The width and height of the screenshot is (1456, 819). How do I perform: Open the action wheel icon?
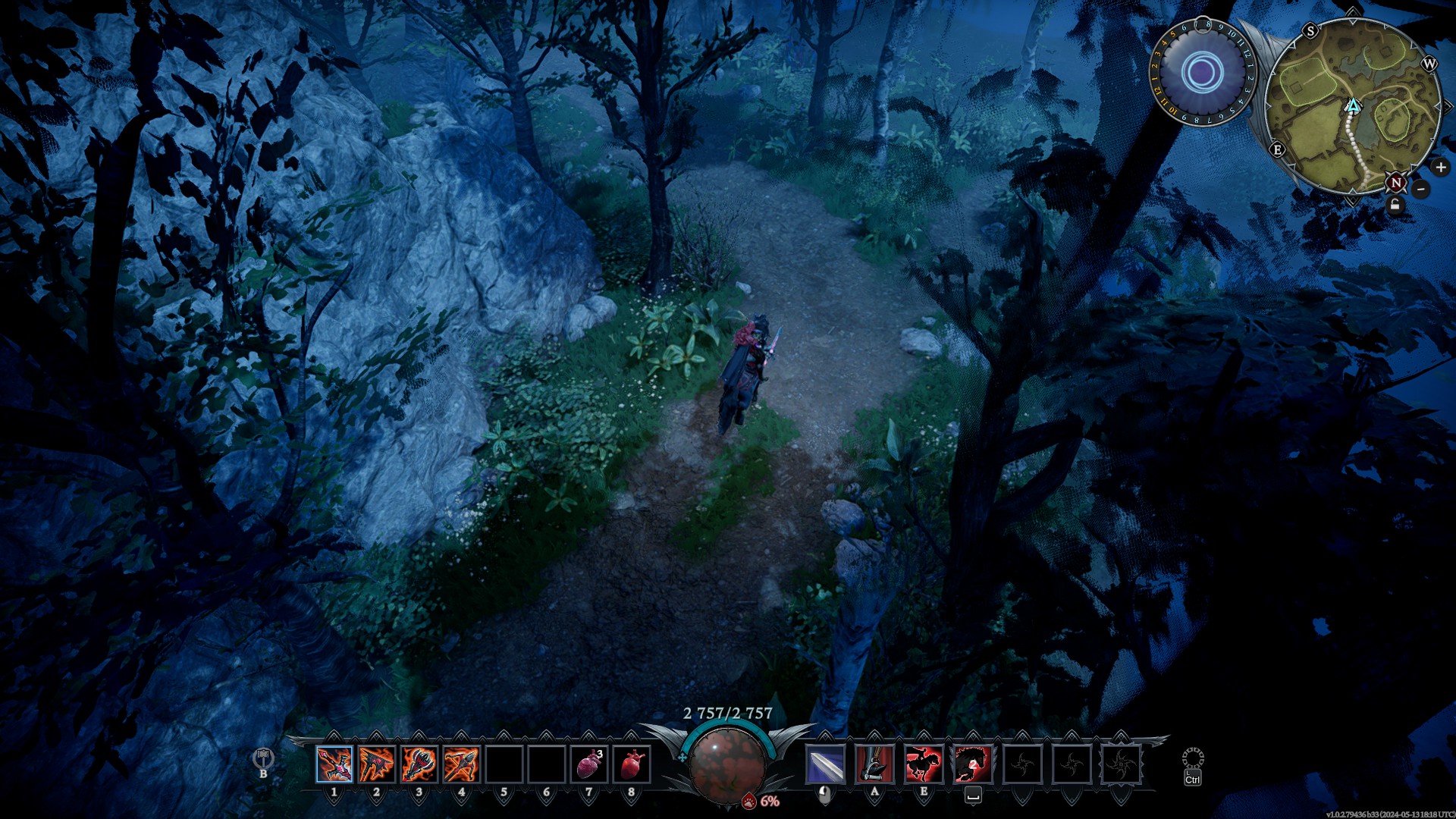[x=1193, y=758]
